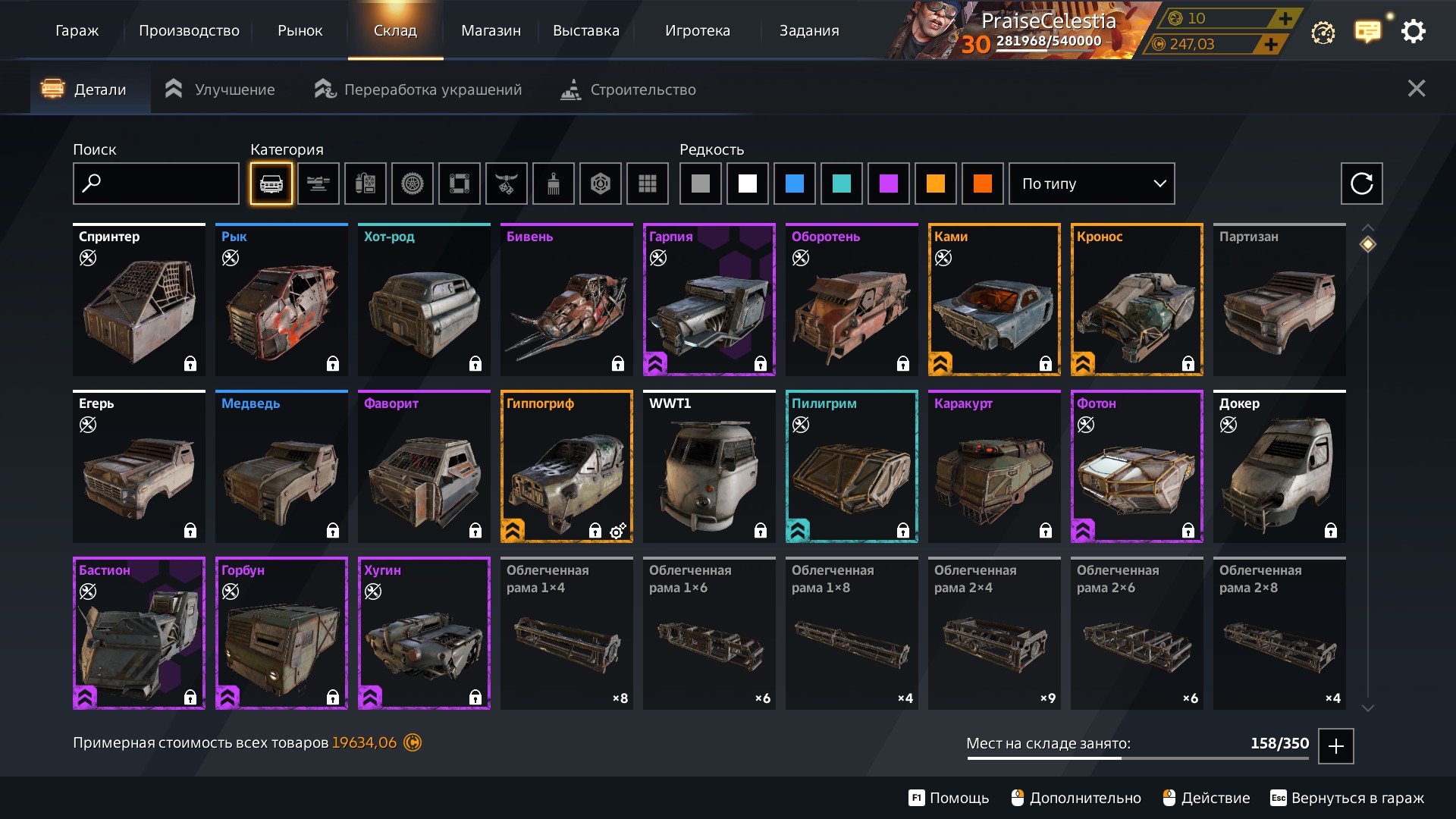Open the Магазин menu
Viewport: 1456px width, 819px height.
click(491, 31)
